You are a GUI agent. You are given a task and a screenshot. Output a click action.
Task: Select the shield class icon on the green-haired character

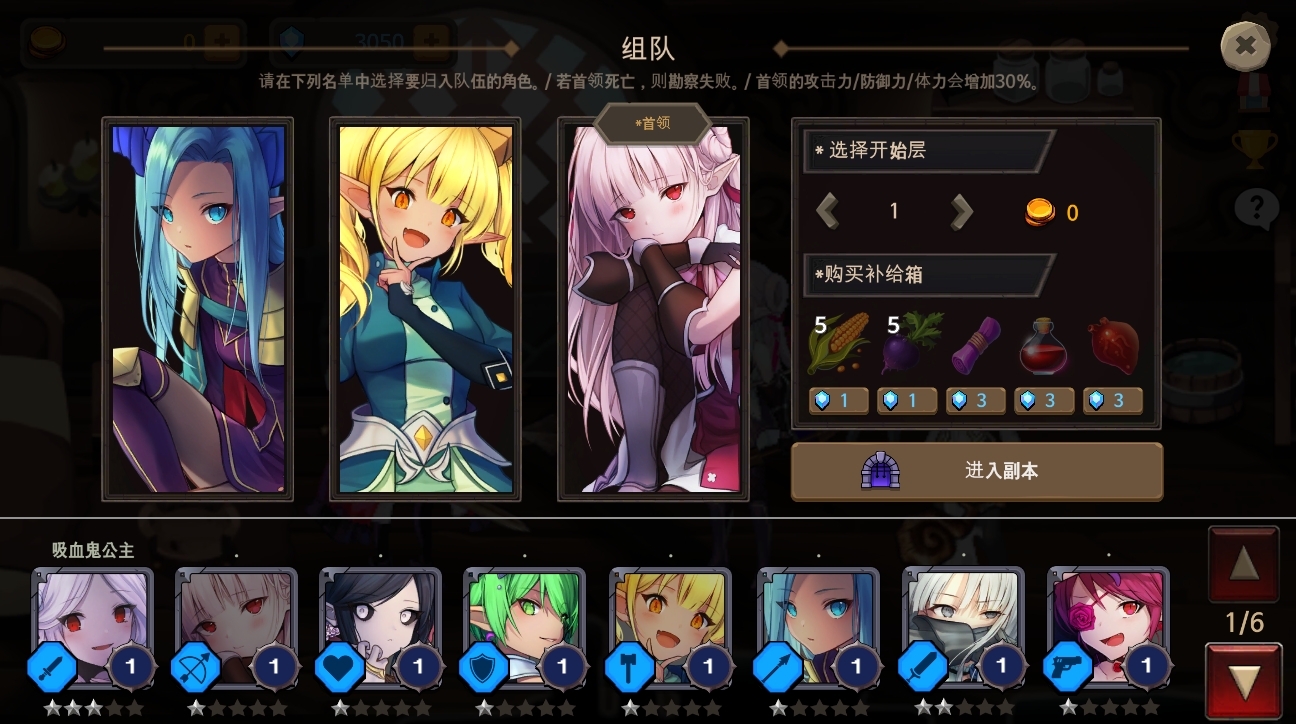484,666
